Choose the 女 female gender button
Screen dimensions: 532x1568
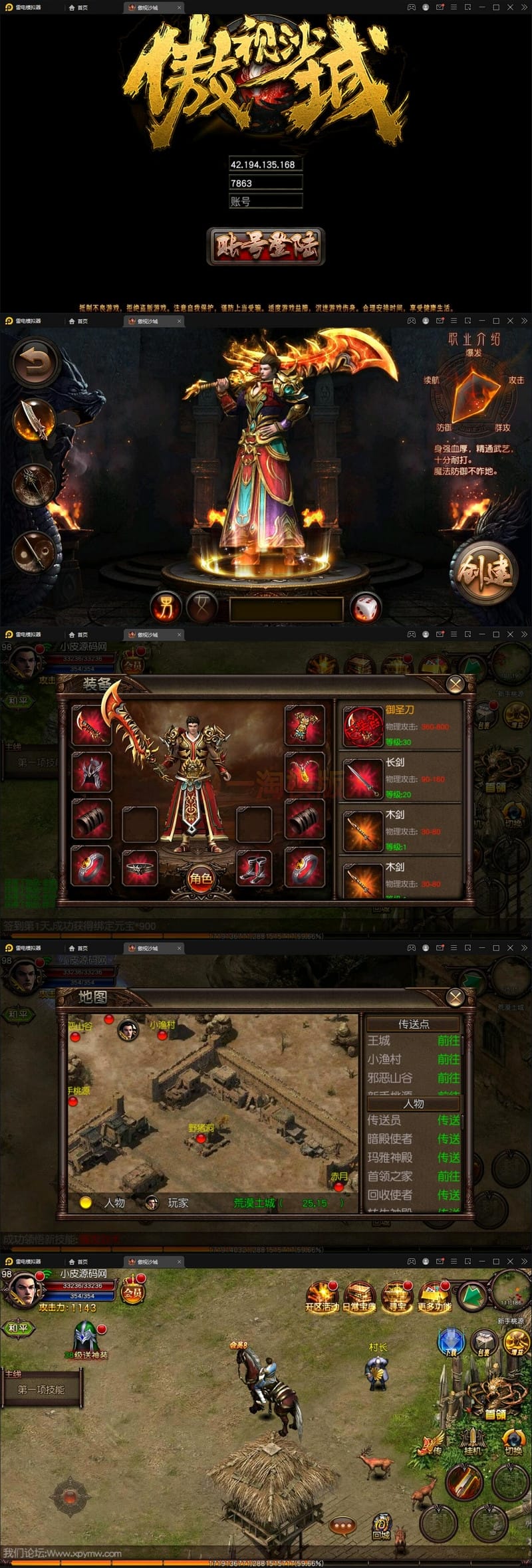(x=201, y=607)
